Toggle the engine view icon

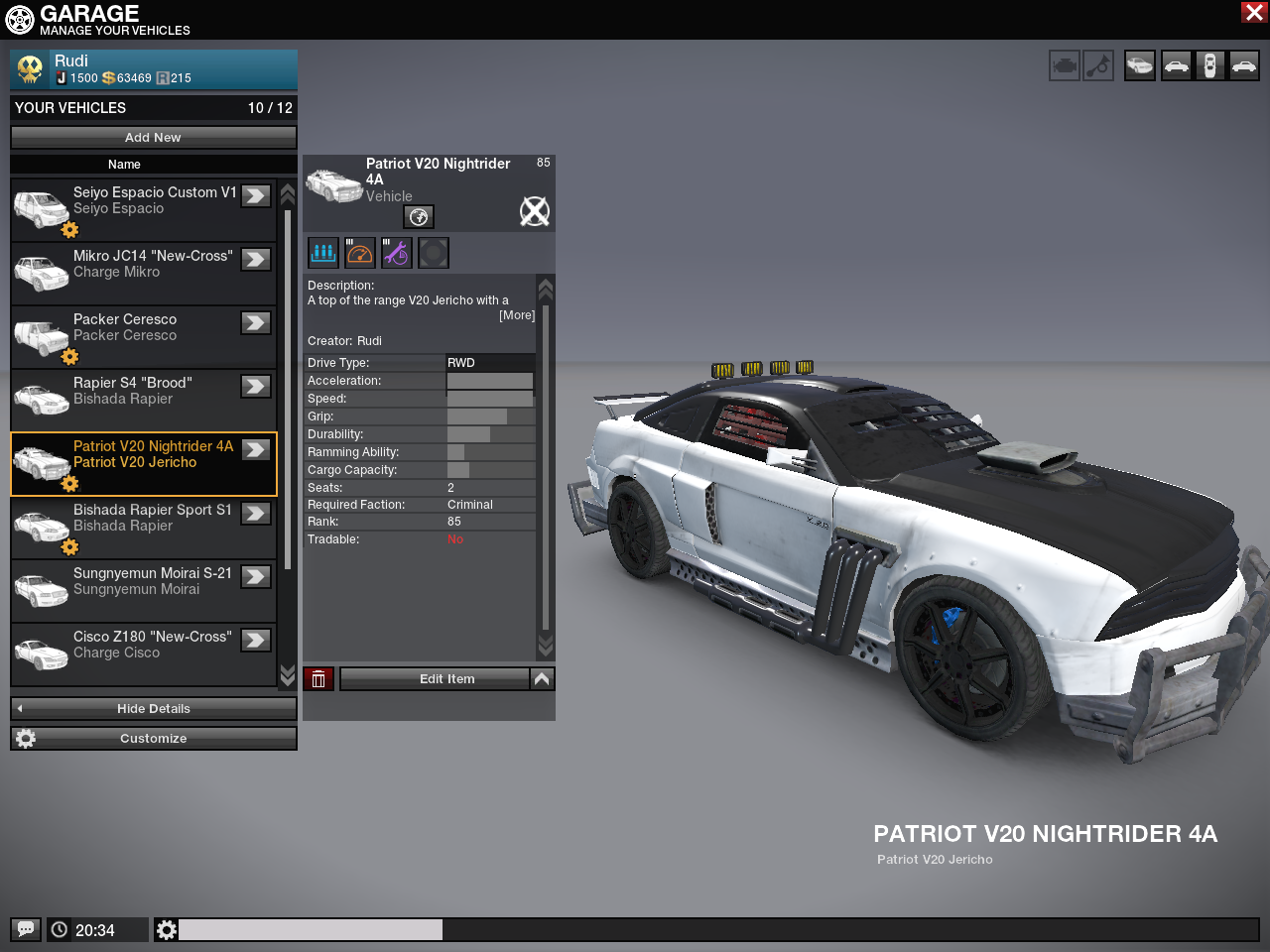coord(1065,66)
